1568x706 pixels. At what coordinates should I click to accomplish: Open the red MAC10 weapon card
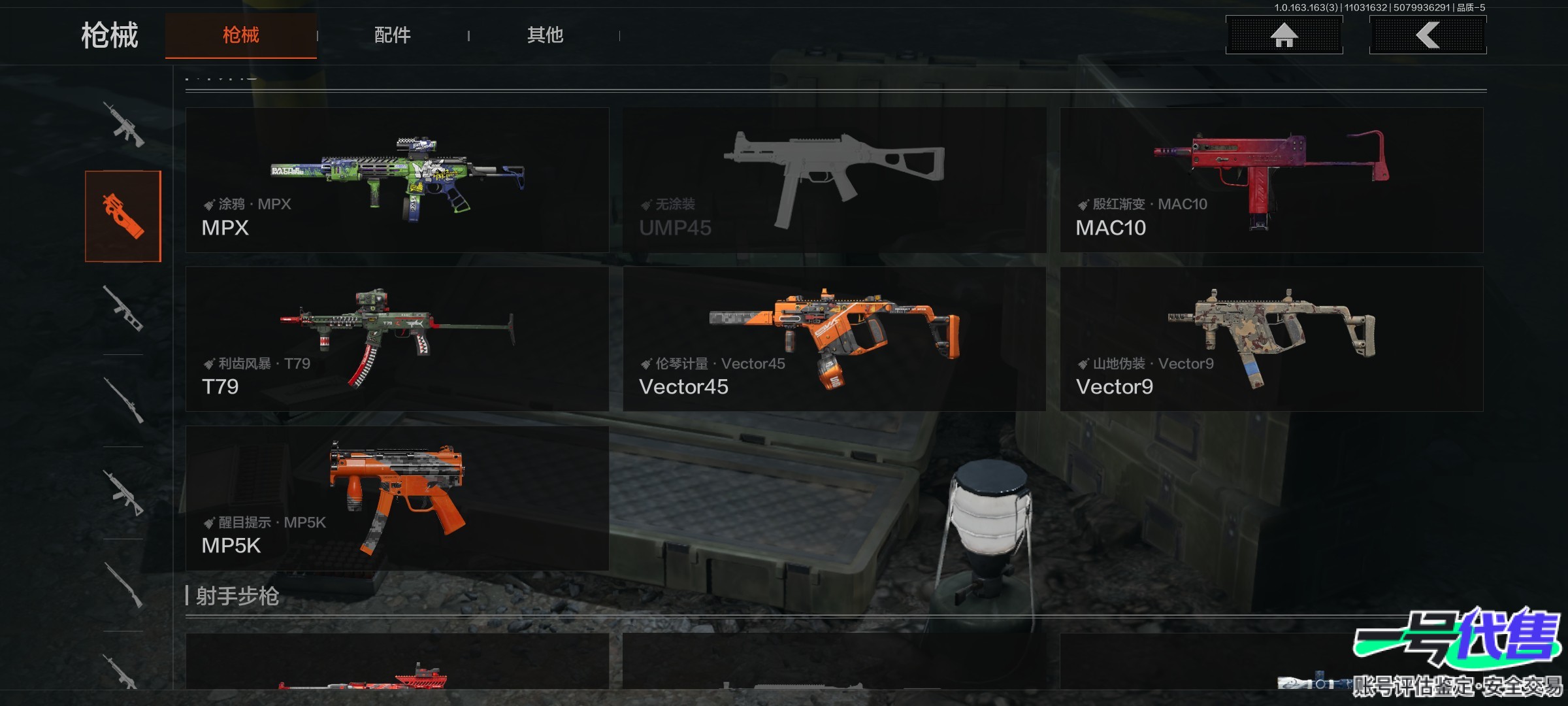tap(1271, 180)
